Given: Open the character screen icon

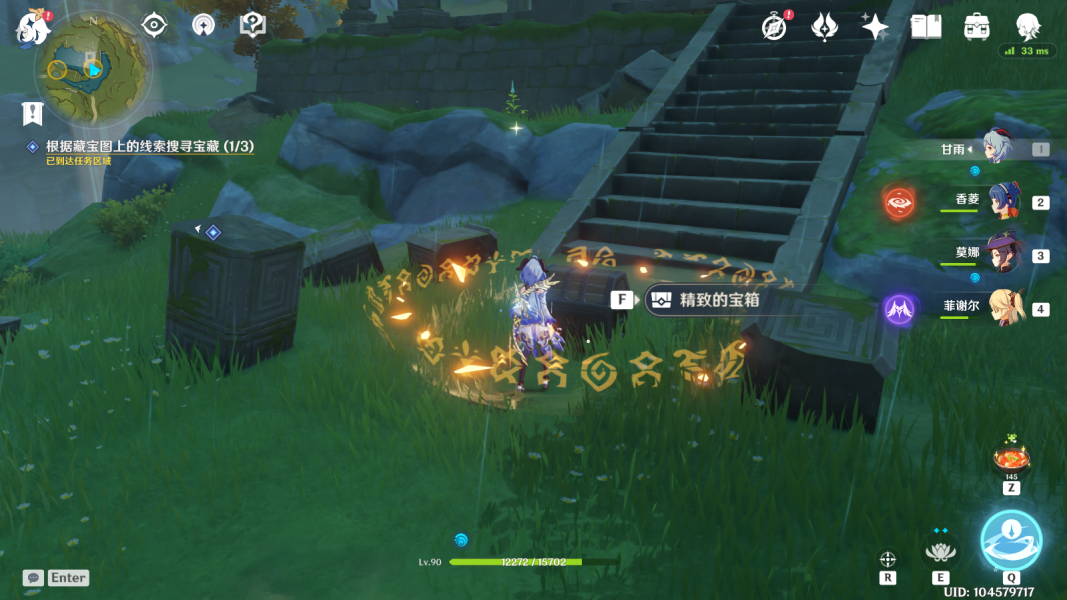Looking at the screenshot, I should click(x=1027, y=26).
